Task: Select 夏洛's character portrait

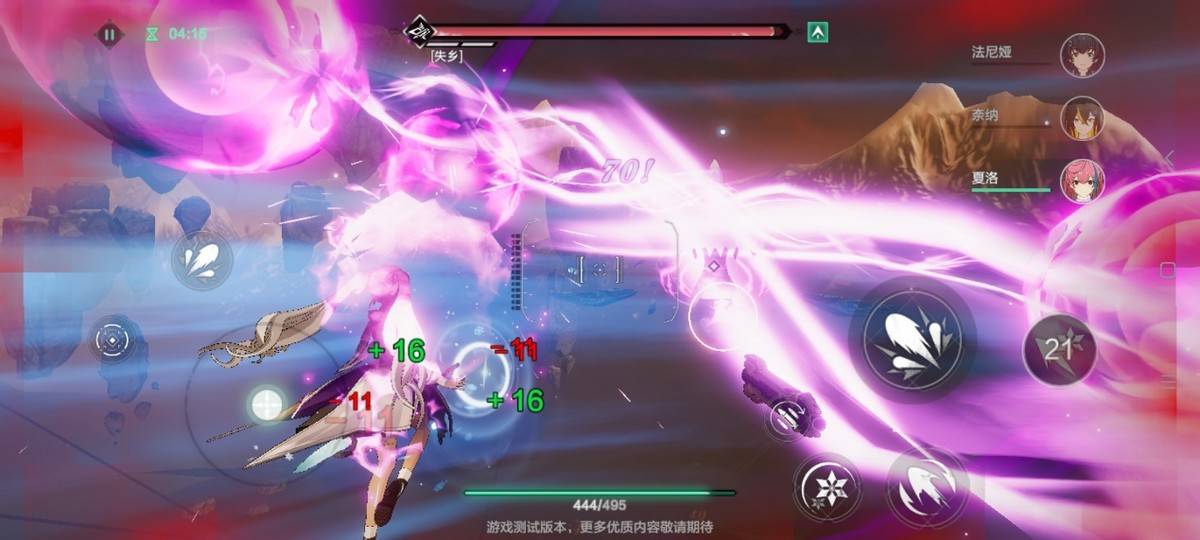Action: tap(1082, 181)
